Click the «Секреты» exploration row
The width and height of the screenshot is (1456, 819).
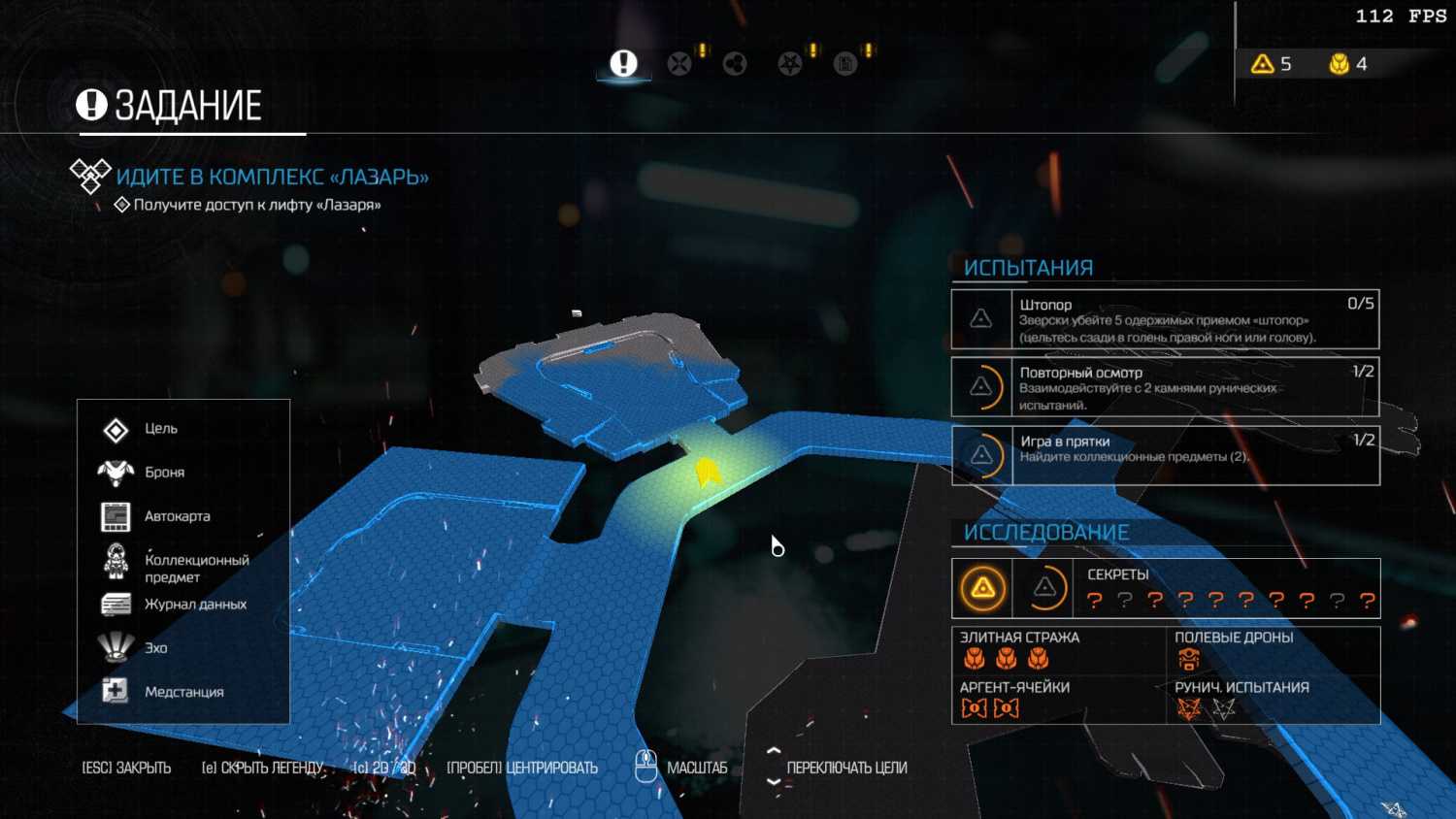click(x=1165, y=588)
